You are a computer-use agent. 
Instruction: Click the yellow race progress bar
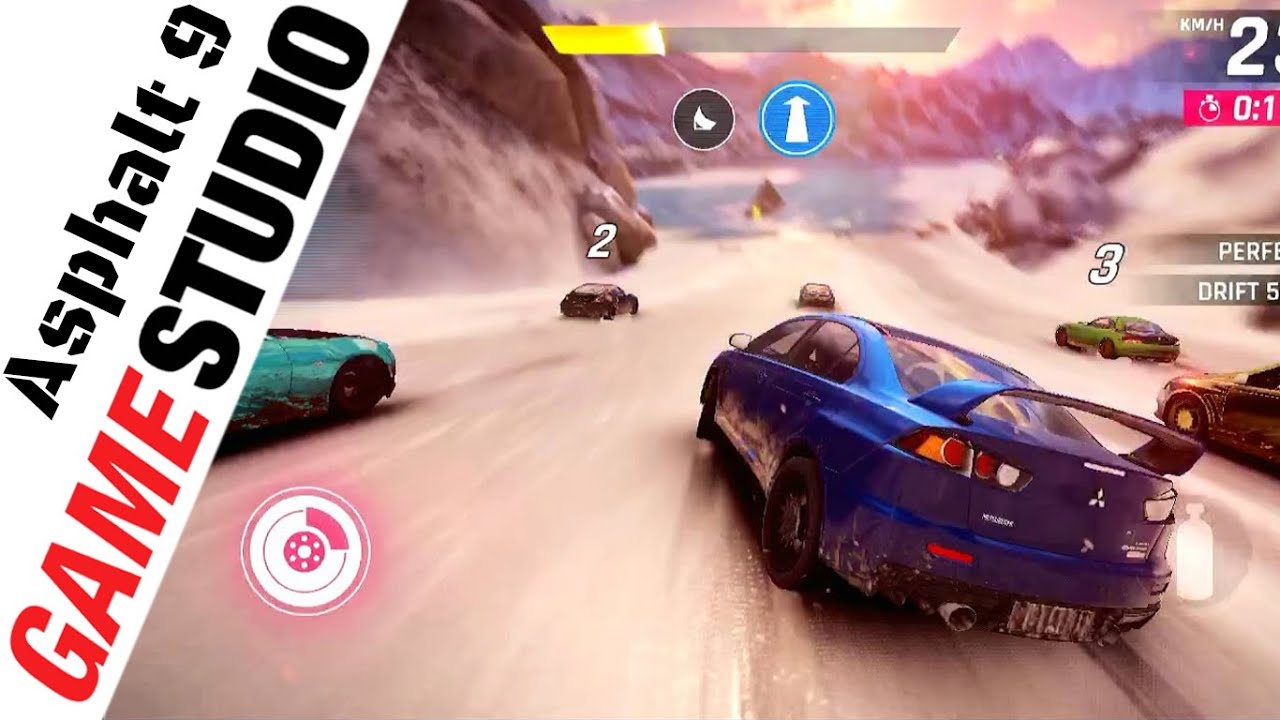click(x=600, y=35)
